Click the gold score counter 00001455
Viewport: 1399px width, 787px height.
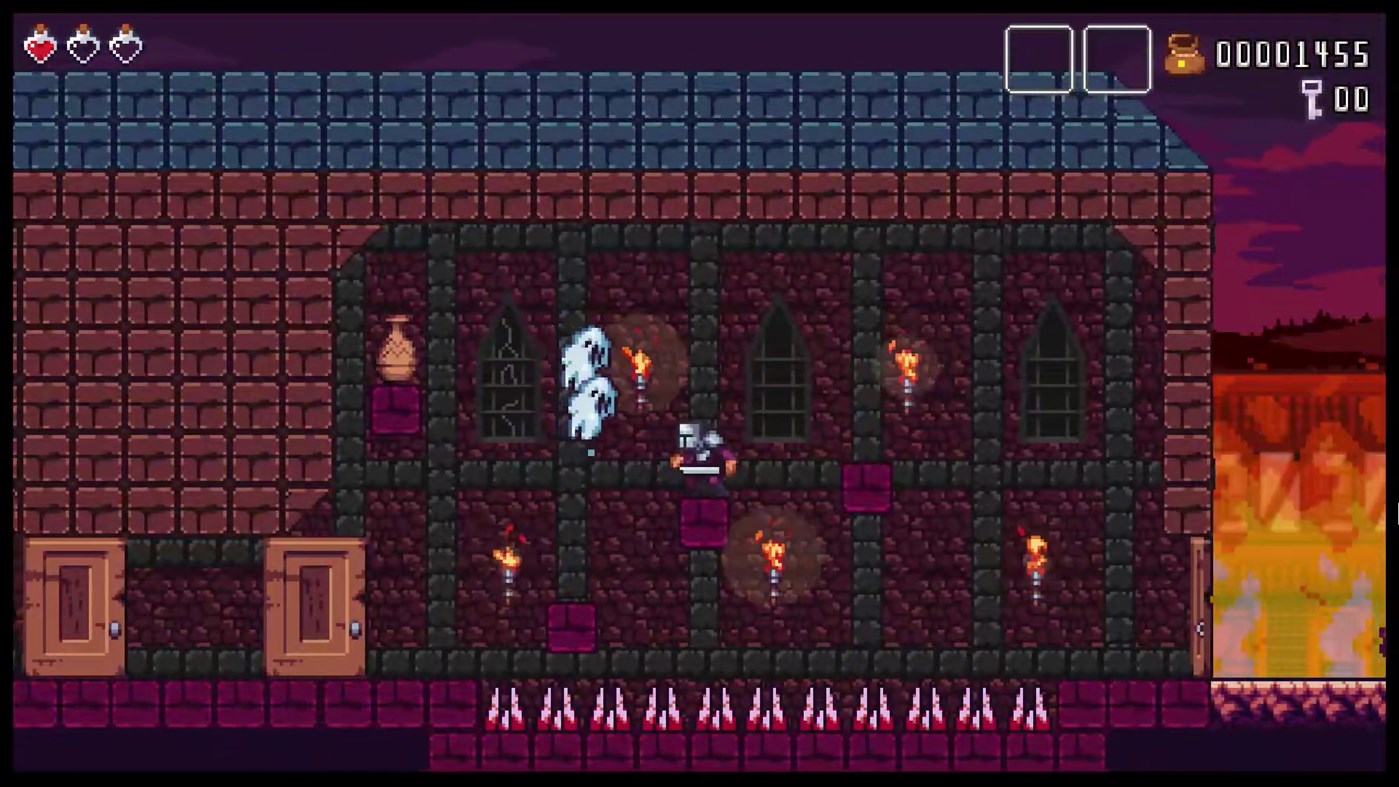[1293, 55]
